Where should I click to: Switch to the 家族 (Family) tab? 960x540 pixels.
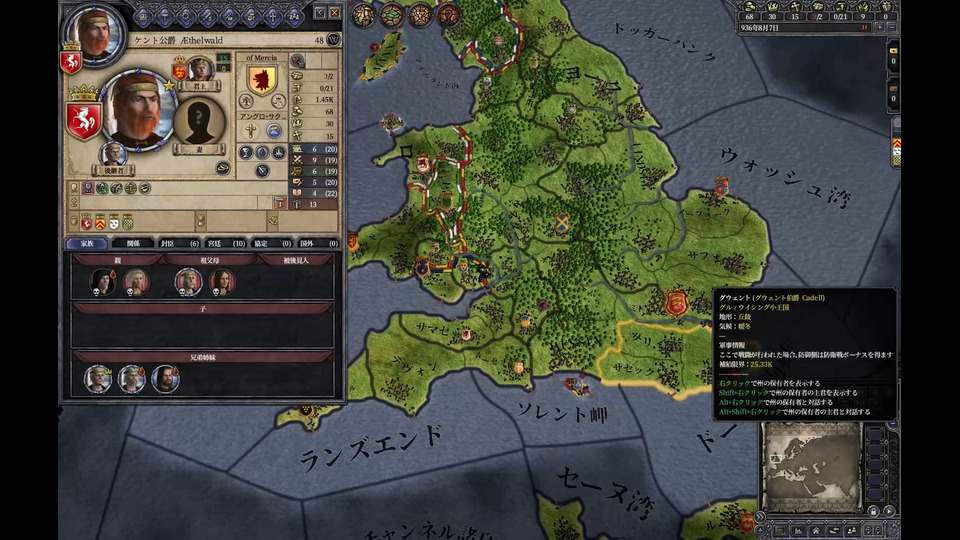pos(86,243)
